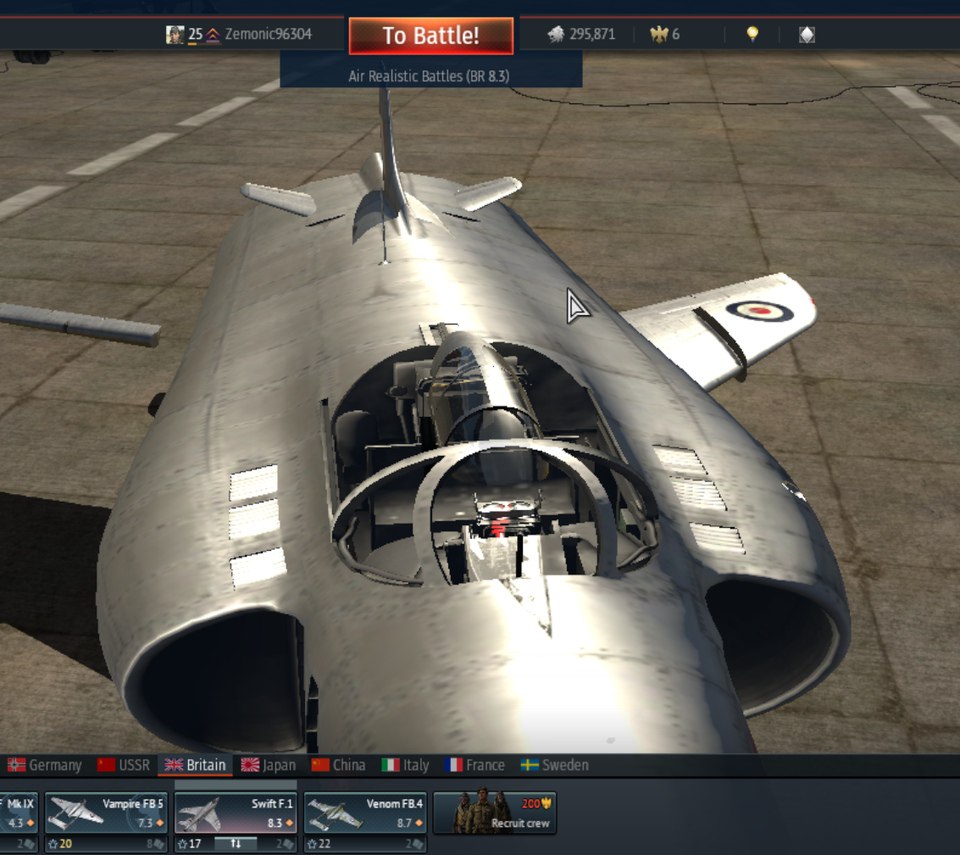Switch to the USSR nation tab

point(123,765)
